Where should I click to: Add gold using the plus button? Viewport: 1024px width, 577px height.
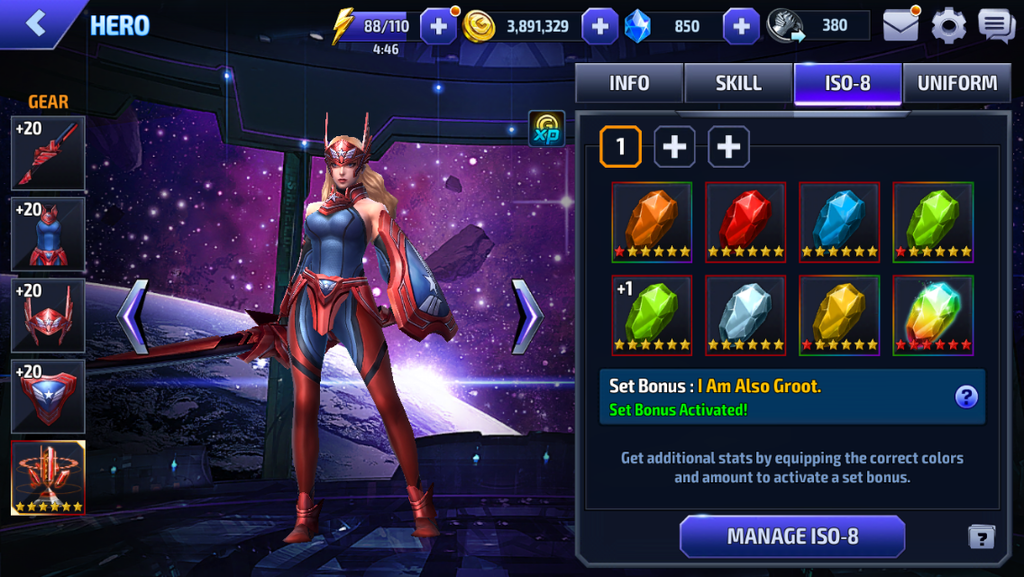point(599,26)
